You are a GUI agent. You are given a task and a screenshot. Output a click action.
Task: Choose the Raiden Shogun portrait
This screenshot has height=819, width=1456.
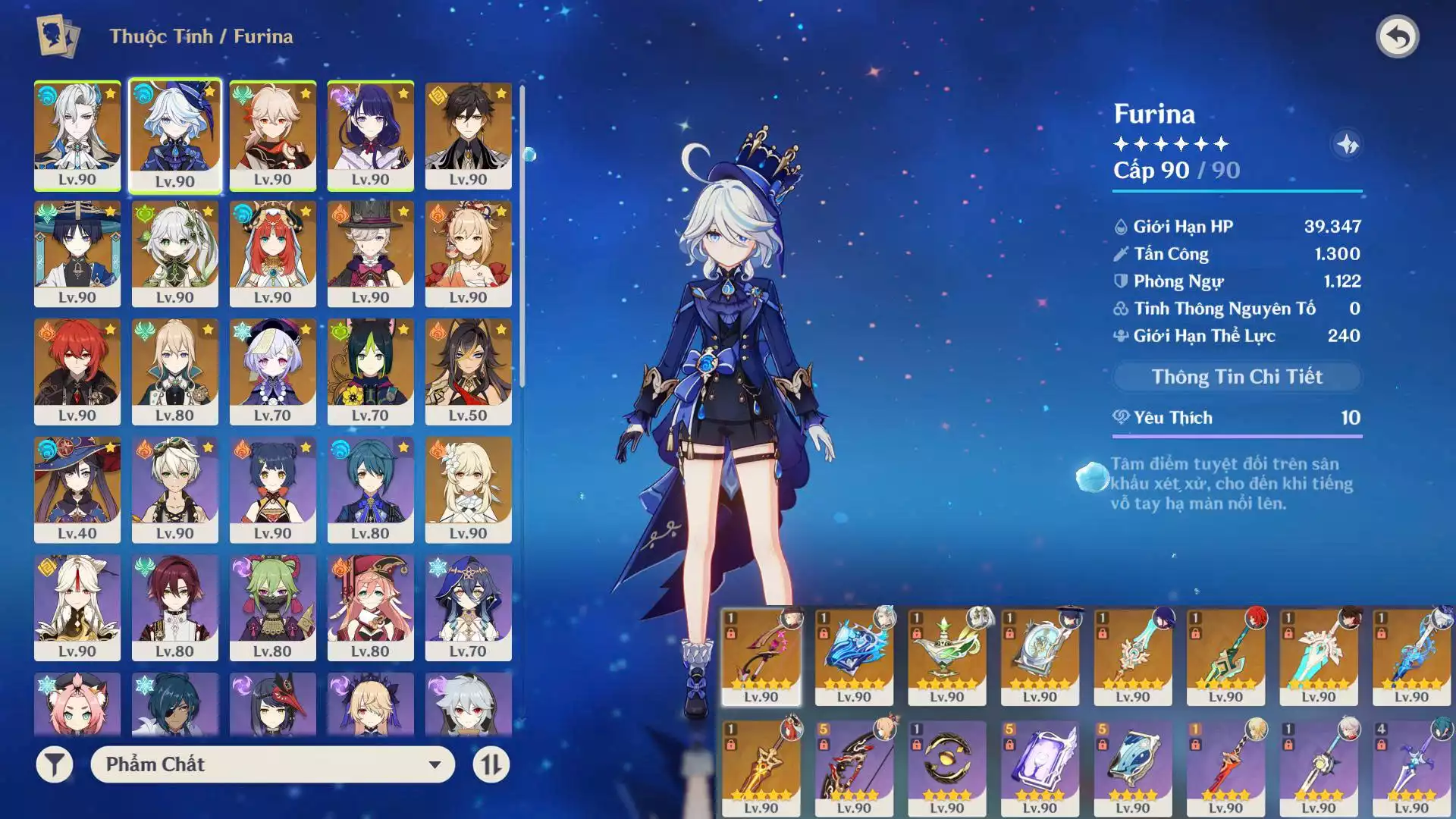point(370,135)
